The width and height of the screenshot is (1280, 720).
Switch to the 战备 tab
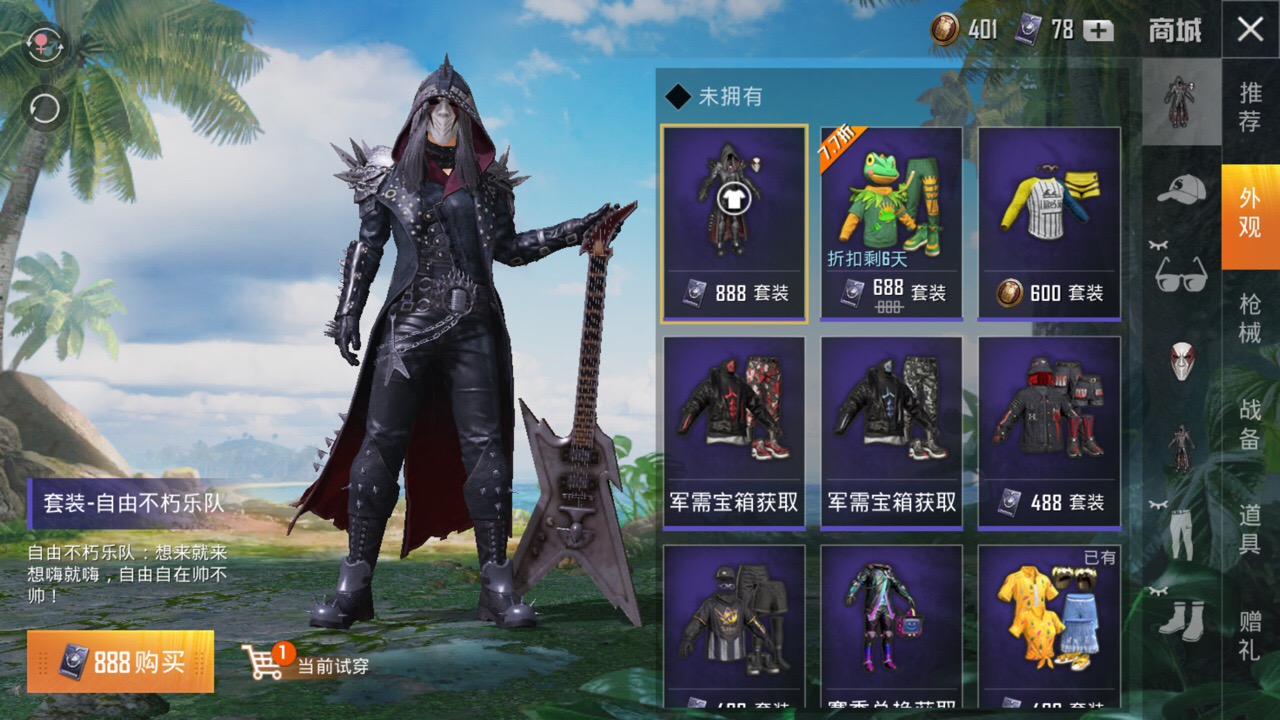tap(1250, 424)
